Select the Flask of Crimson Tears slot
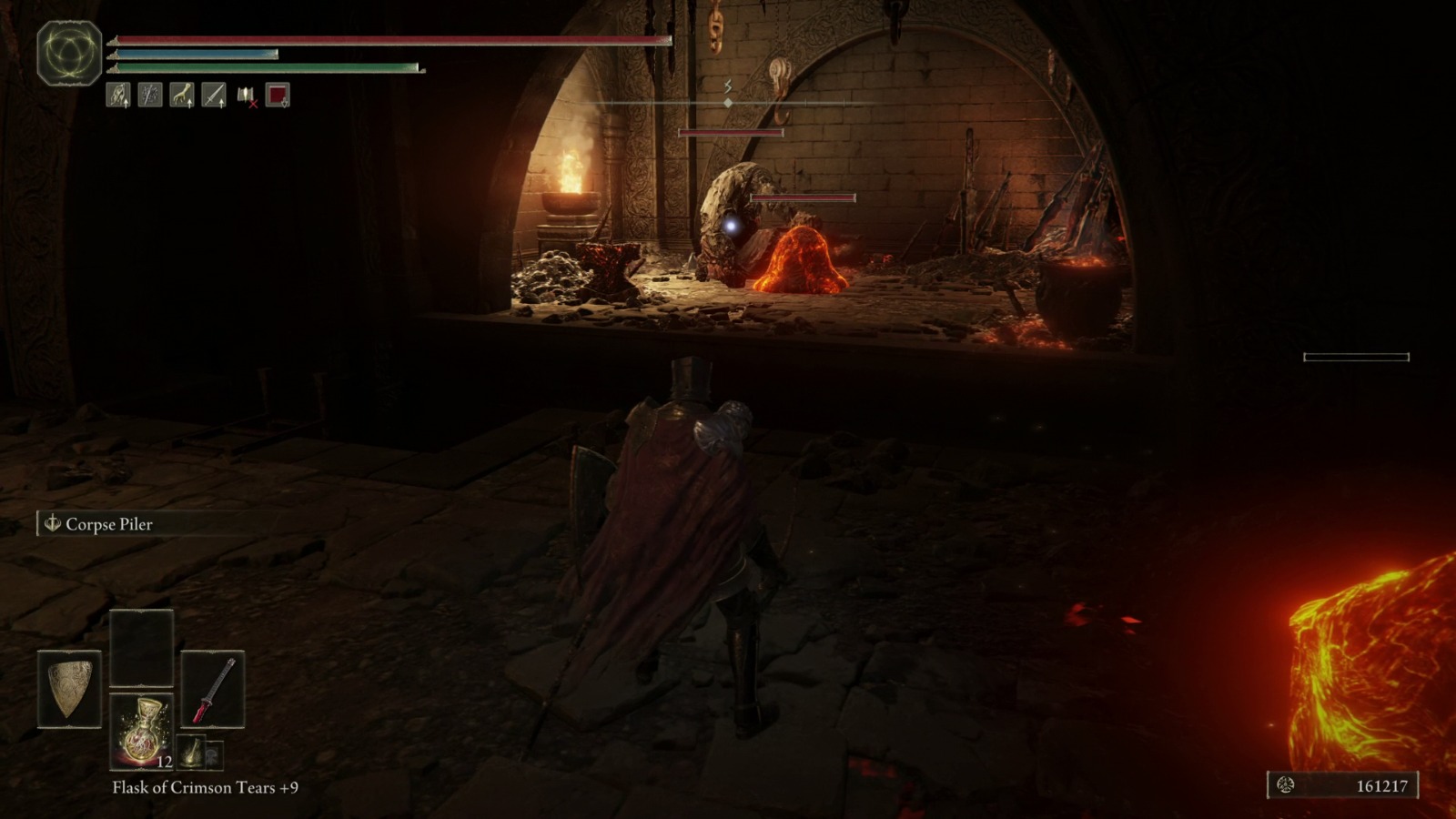Image resolution: width=1456 pixels, height=819 pixels. tap(141, 733)
